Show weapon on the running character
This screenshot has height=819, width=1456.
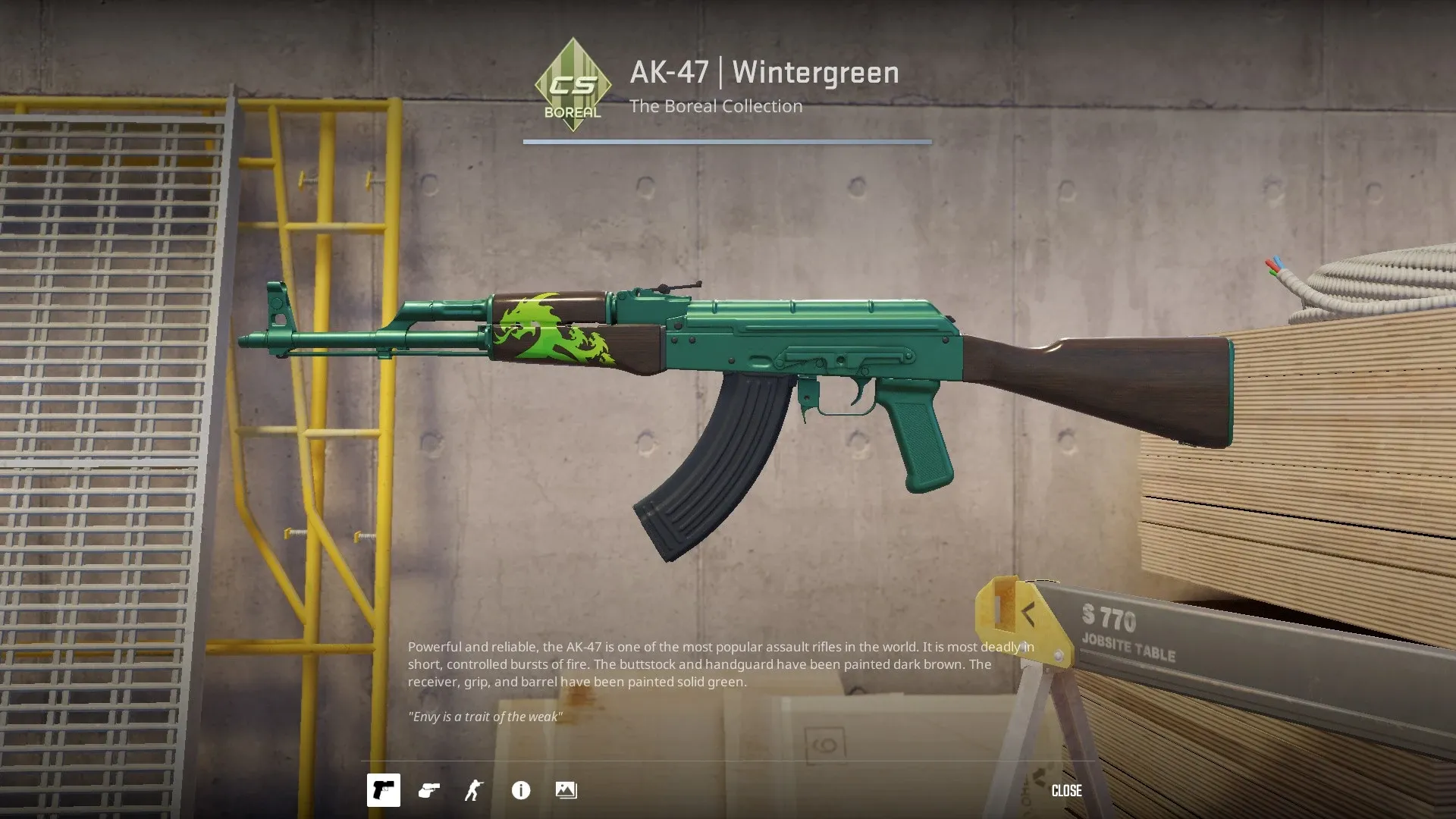474,790
